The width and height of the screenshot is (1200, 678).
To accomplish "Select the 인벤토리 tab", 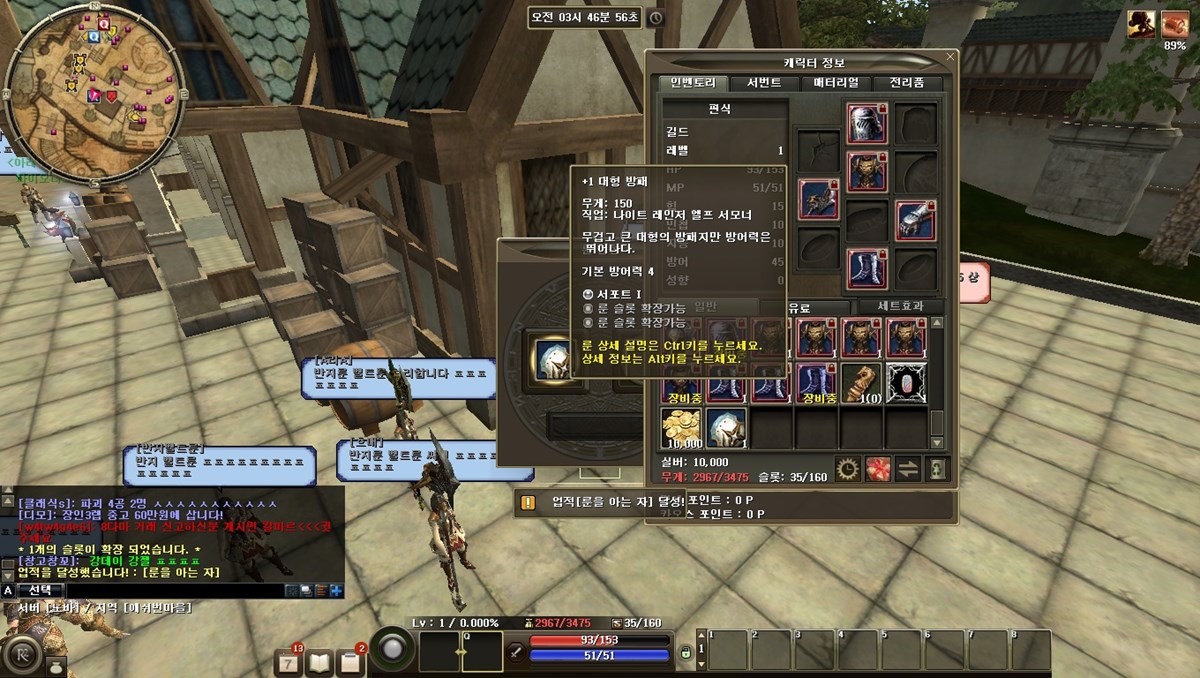I will click(x=693, y=83).
